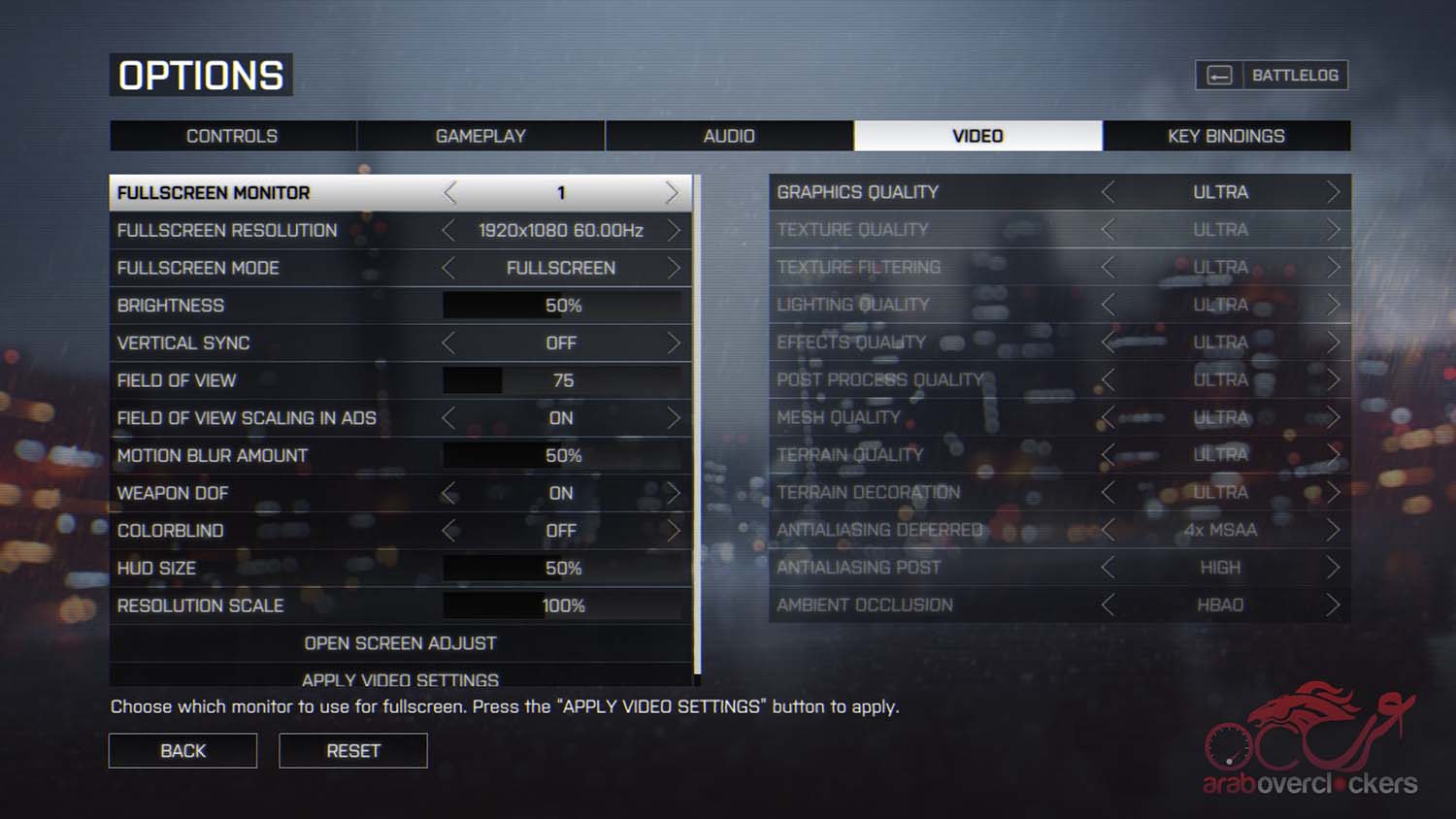Click the Back button

pyautogui.click(x=182, y=751)
